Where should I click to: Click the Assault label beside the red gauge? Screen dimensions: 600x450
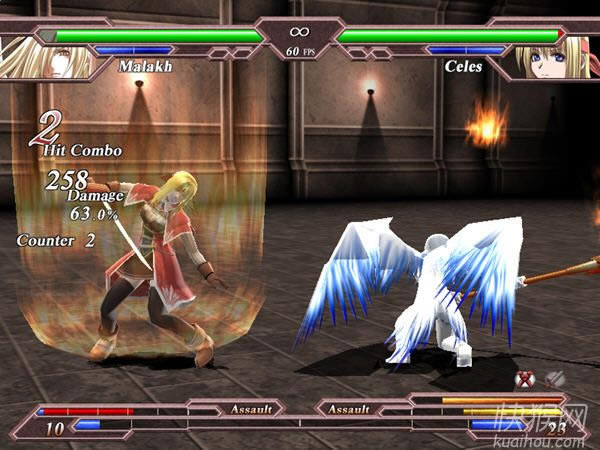point(251,409)
